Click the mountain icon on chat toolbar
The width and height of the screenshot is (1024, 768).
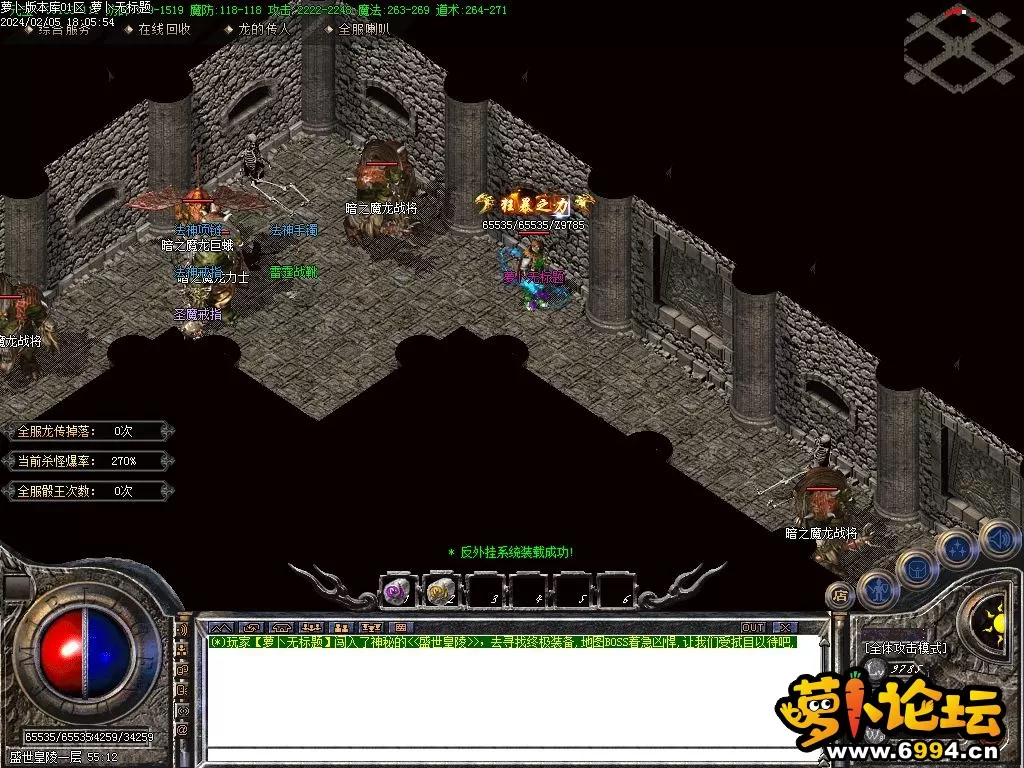(x=218, y=627)
